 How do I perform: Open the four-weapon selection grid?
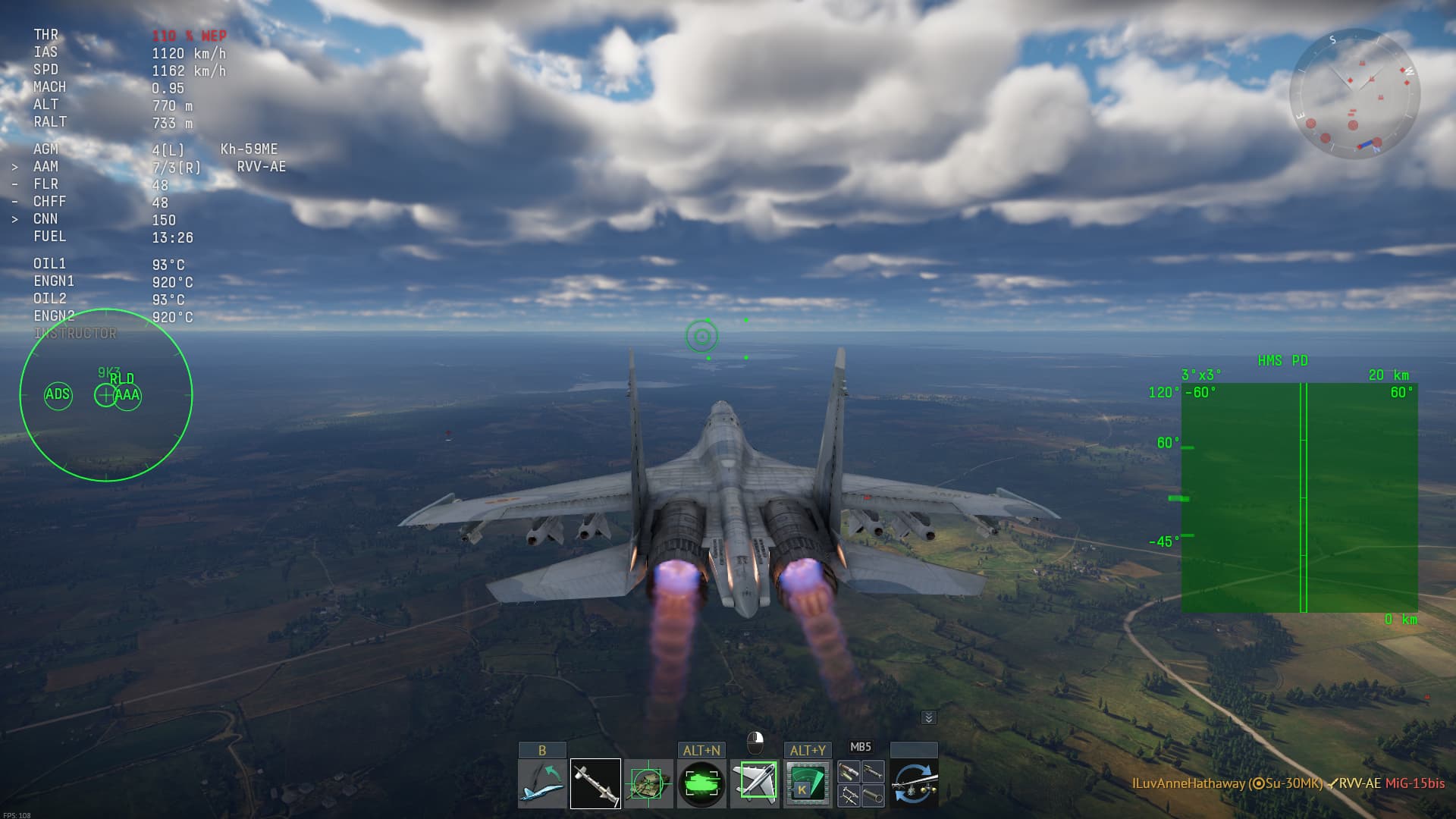click(861, 783)
